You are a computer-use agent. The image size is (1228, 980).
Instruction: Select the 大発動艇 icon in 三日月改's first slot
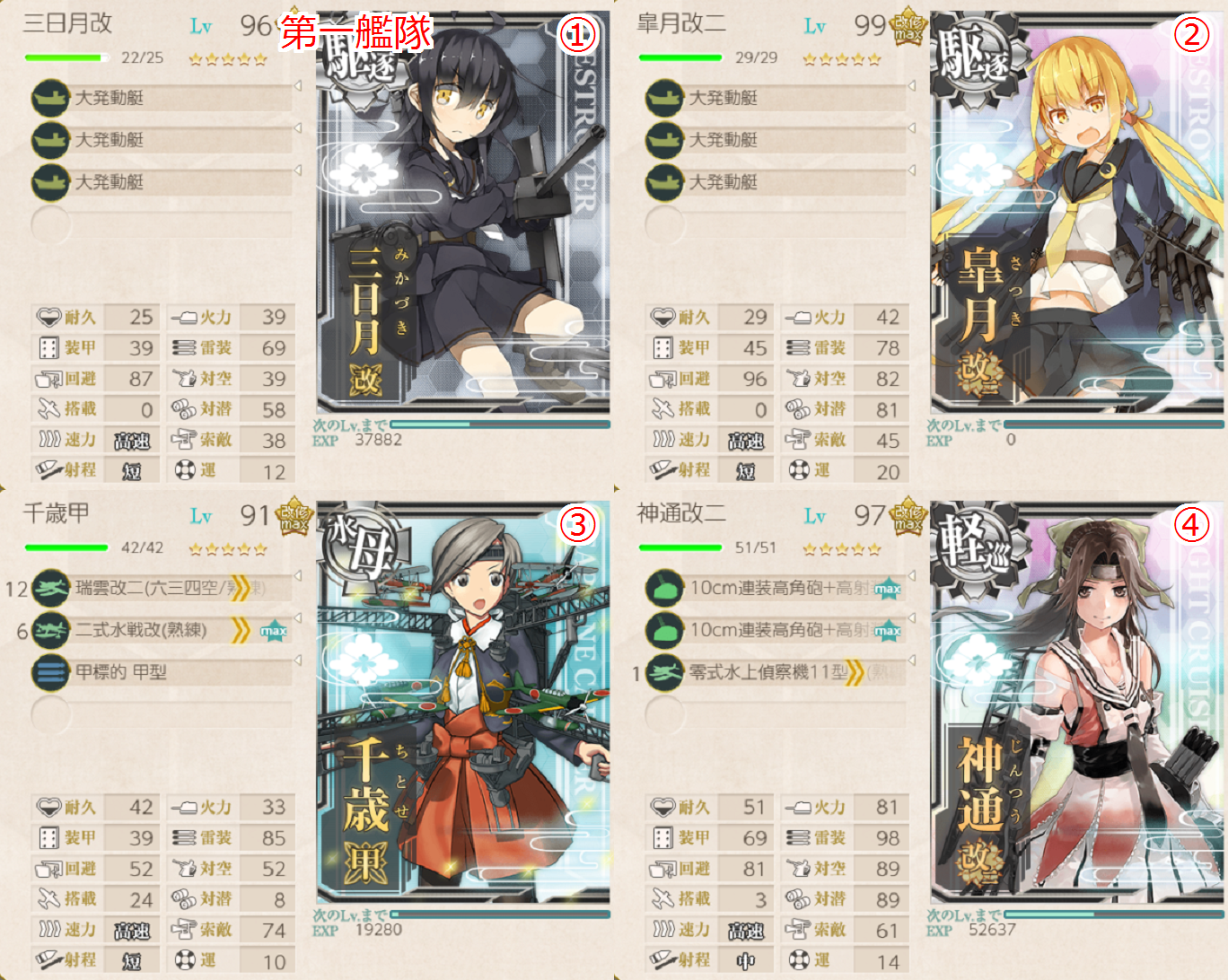(x=50, y=99)
